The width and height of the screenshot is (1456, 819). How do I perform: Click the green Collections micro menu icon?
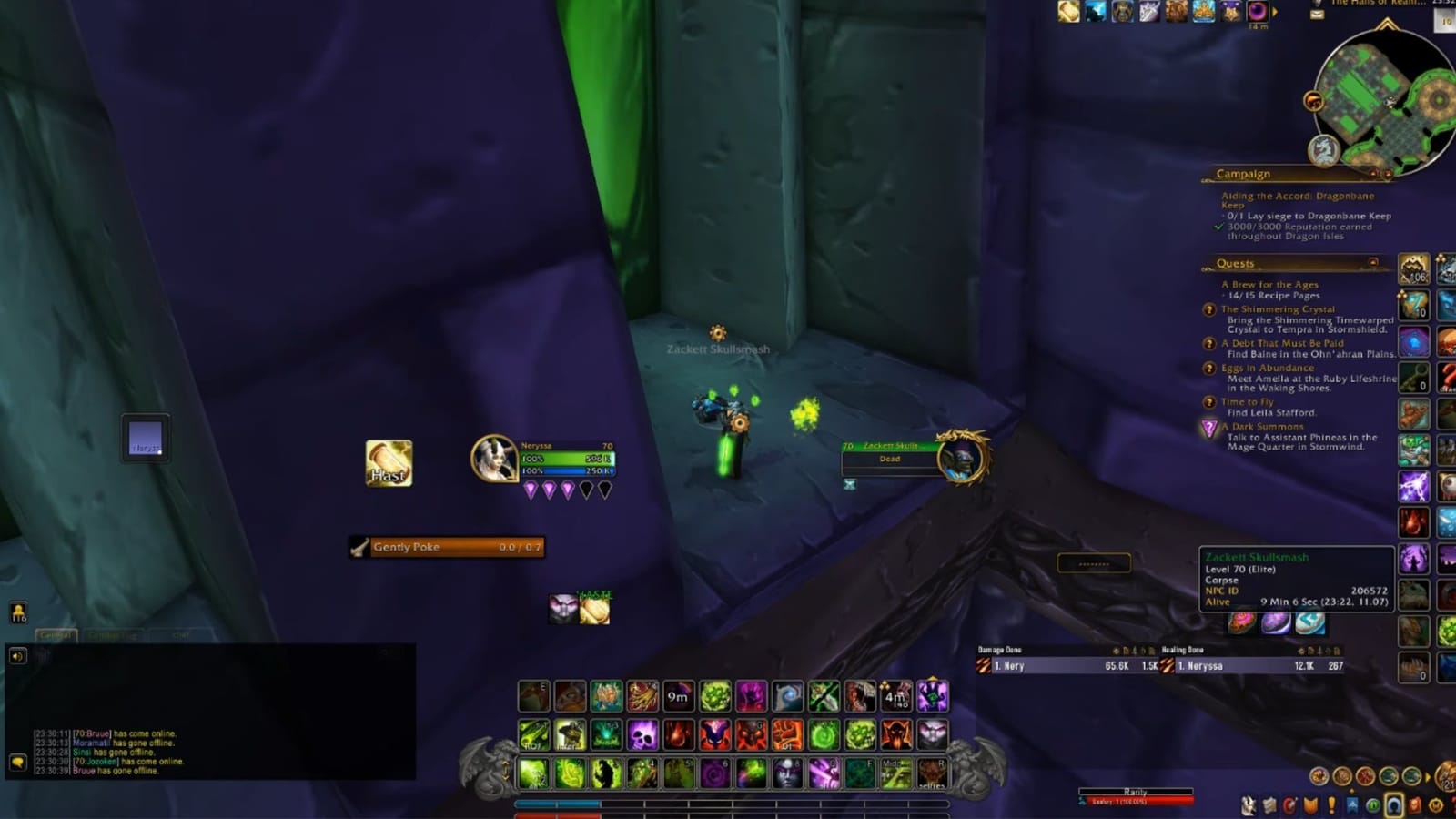tap(1373, 804)
